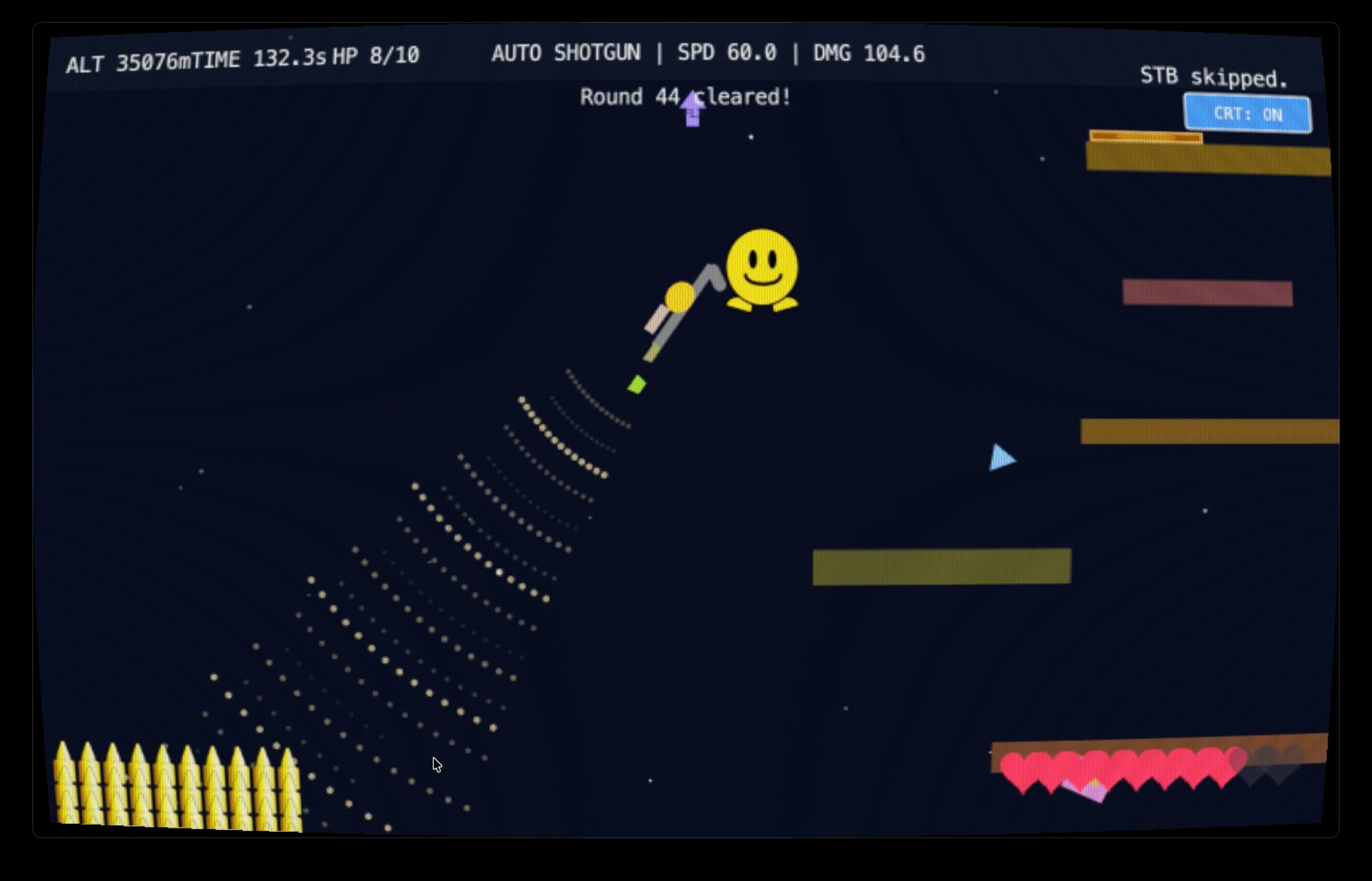Screen dimensions: 1372x881
Task: Click the ALT 35076m altitude display
Action: point(128,58)
